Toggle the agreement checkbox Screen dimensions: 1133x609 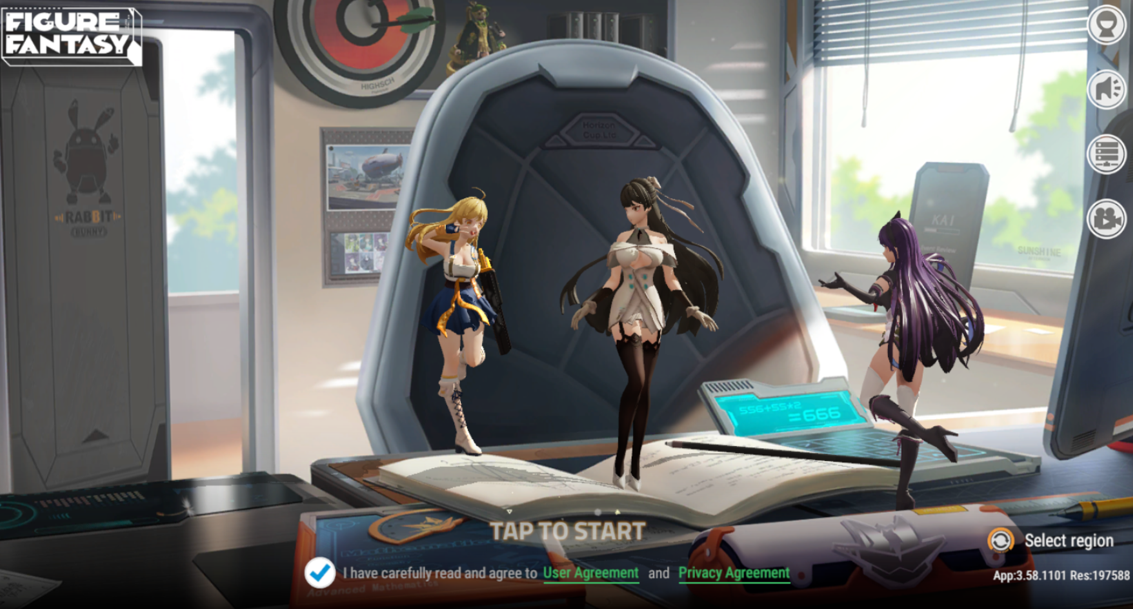[x=320, y=572]
